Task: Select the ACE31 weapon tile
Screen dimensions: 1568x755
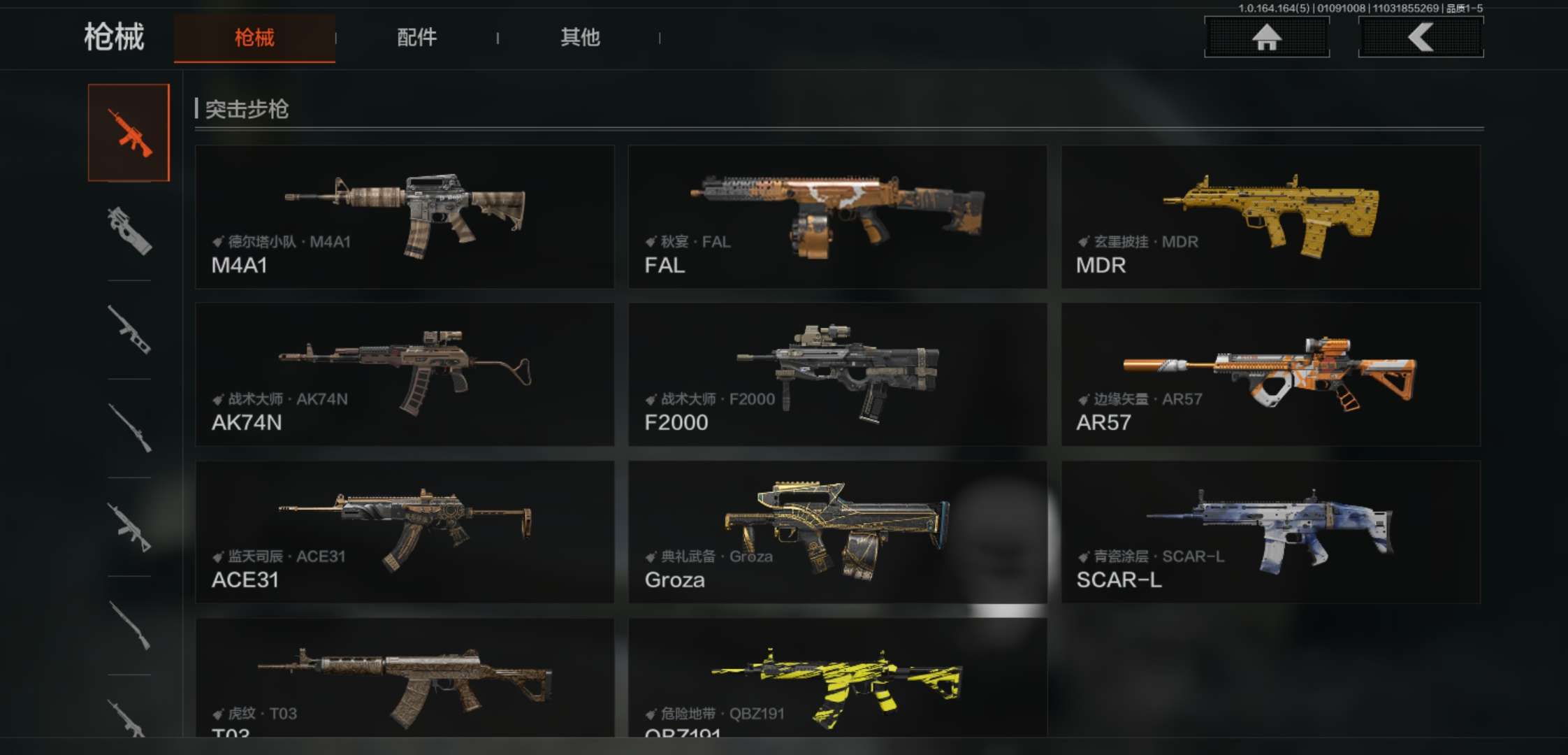Action: [x=405, y=531]
